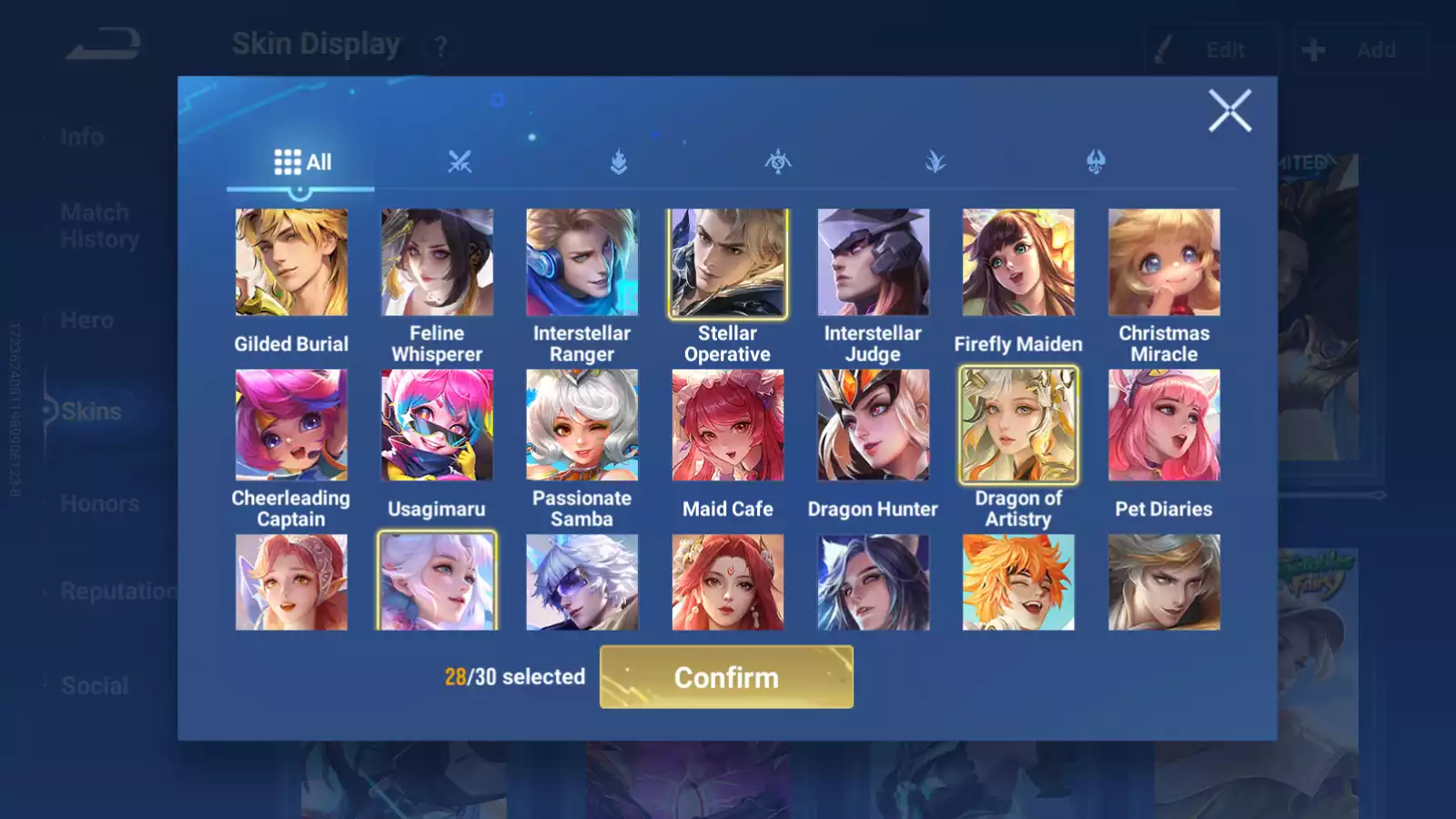Choose the Dragon Hunter skin
The height and width of the screenshot is (819, 1456).
click(x=874, y=425)
